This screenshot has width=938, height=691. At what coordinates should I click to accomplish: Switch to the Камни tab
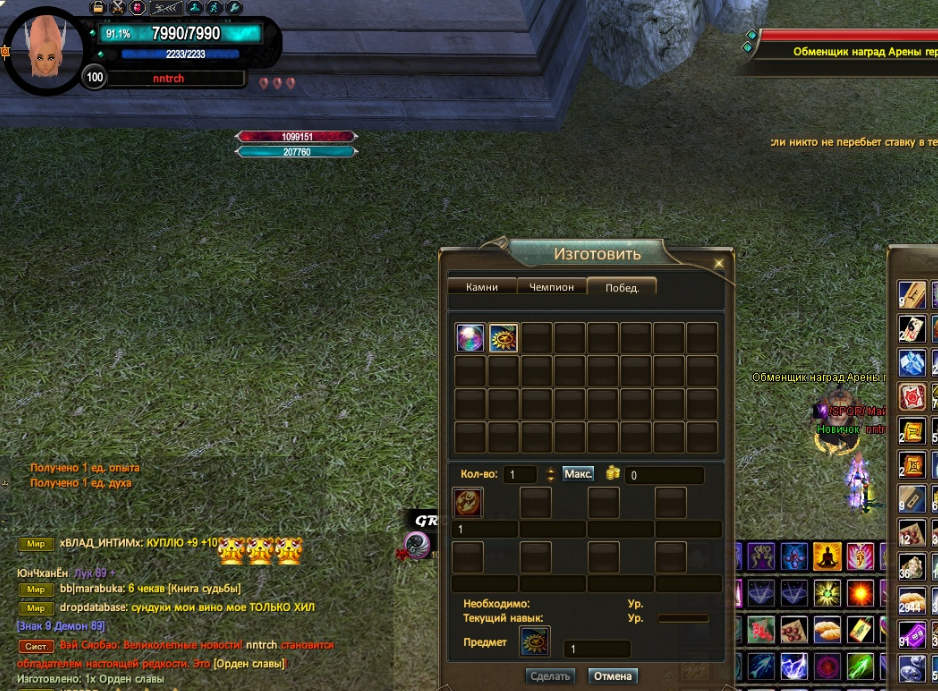[x=481, y=287]
